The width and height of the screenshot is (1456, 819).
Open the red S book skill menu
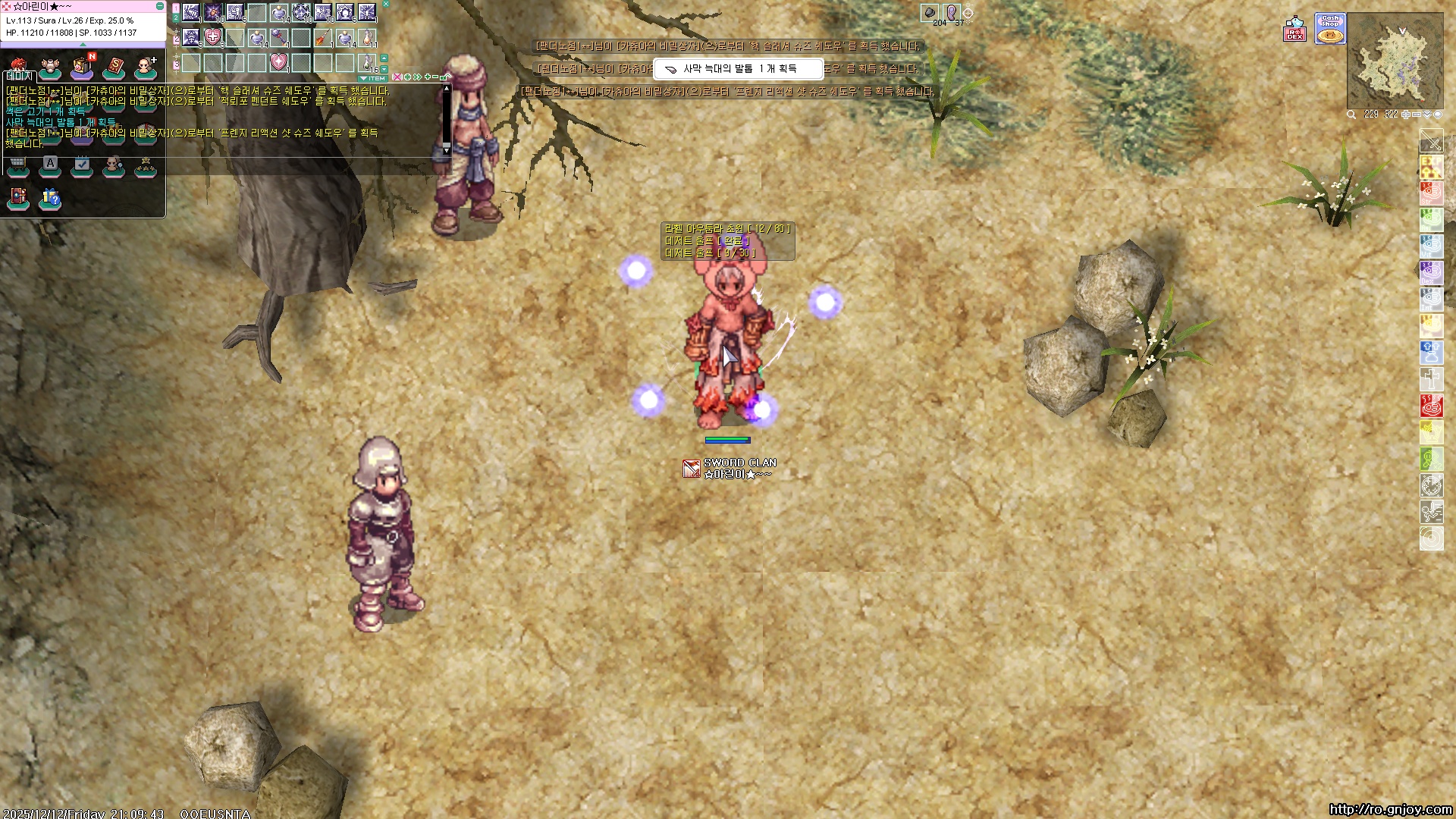click(x=114, y=67)
